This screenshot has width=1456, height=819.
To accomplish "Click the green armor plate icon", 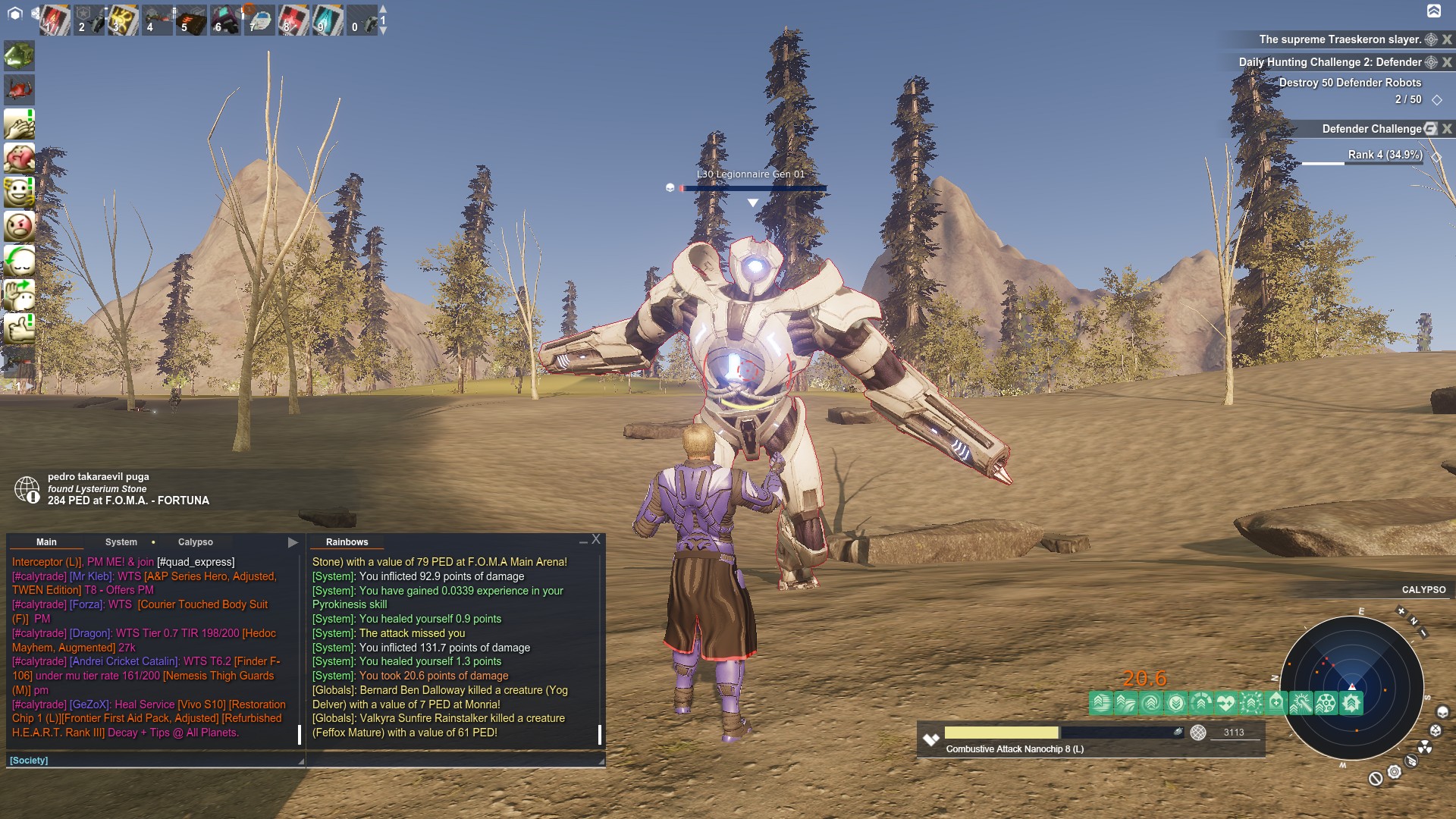I will [x=19, y=55].
